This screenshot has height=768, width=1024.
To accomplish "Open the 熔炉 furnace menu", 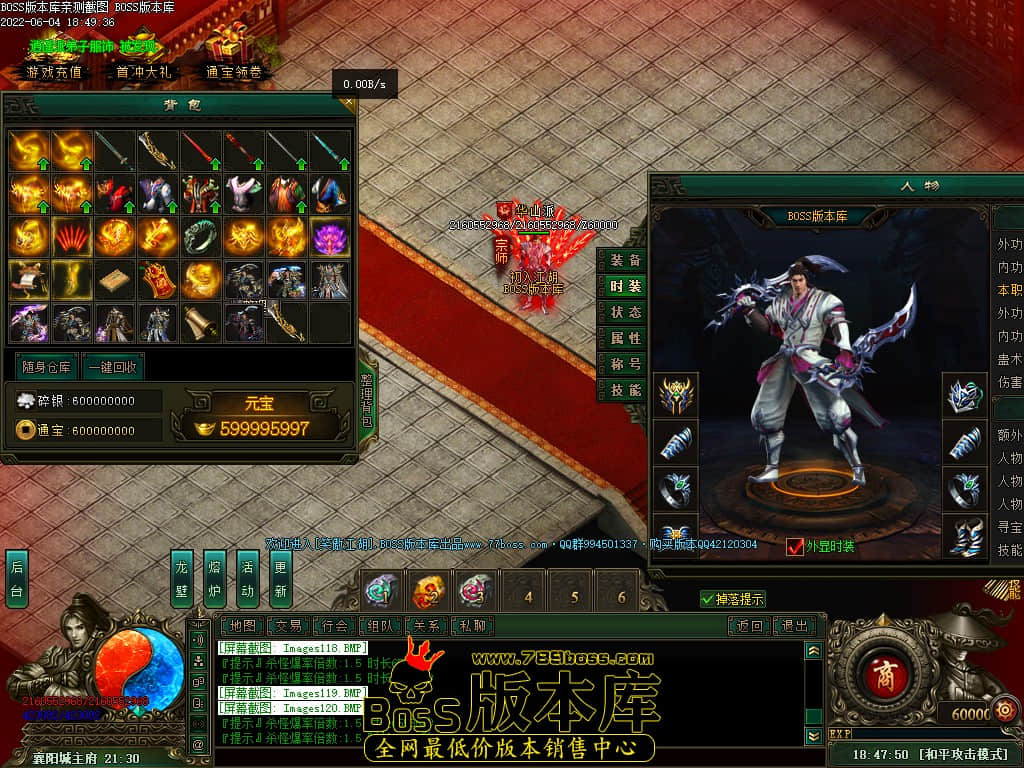I will (x=214, y=579).
